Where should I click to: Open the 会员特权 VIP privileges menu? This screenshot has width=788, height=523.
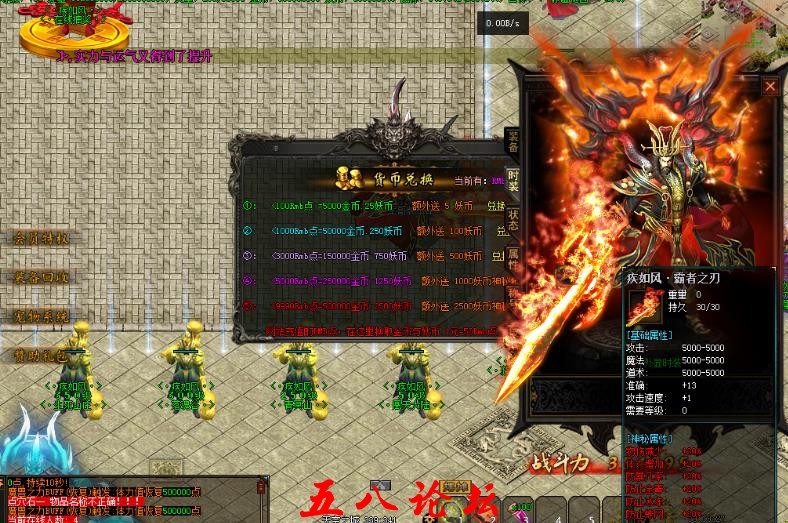coord(41,239)
